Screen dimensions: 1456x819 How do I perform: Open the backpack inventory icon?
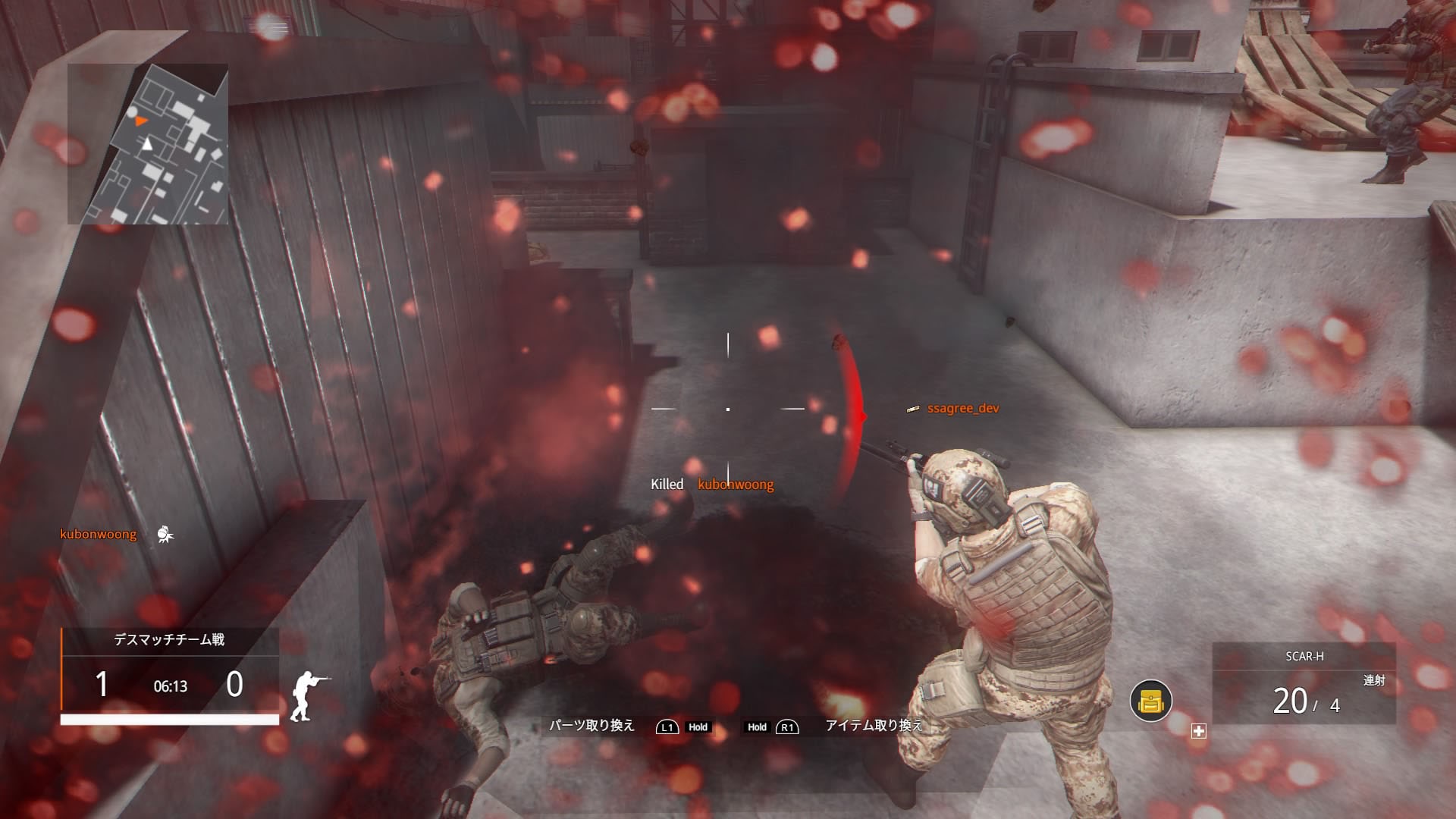[x=1150, y=701]
